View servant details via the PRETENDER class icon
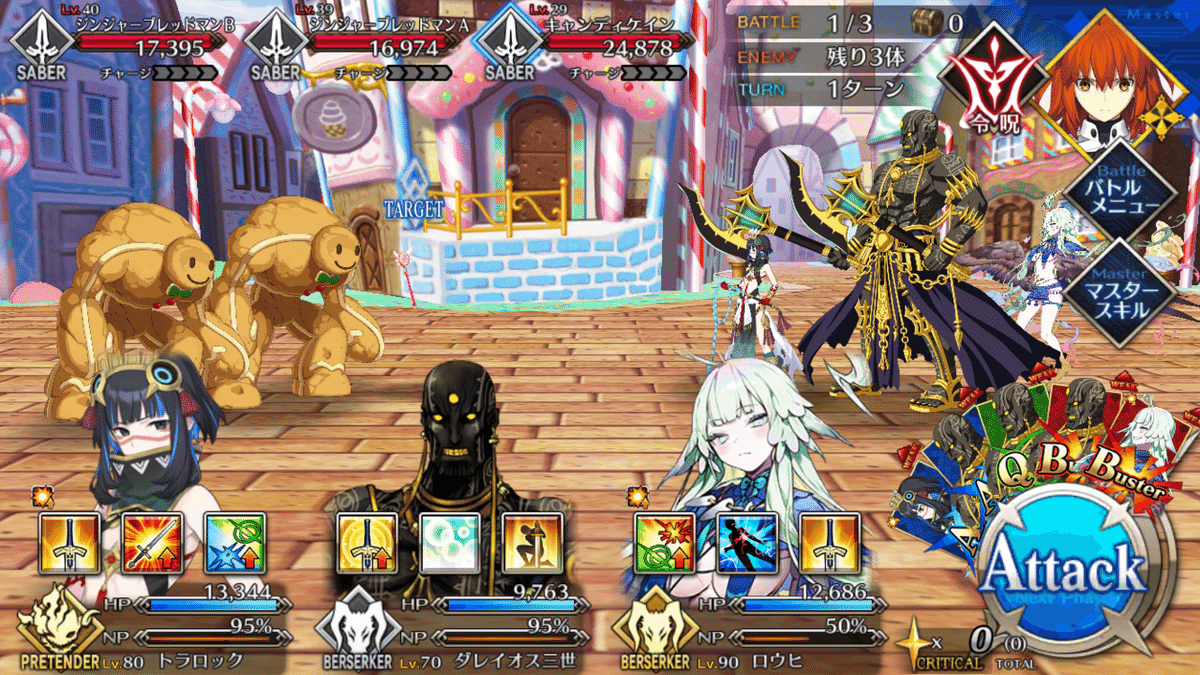The width and height of the screenshot is (1200, 675). [50, 630]
